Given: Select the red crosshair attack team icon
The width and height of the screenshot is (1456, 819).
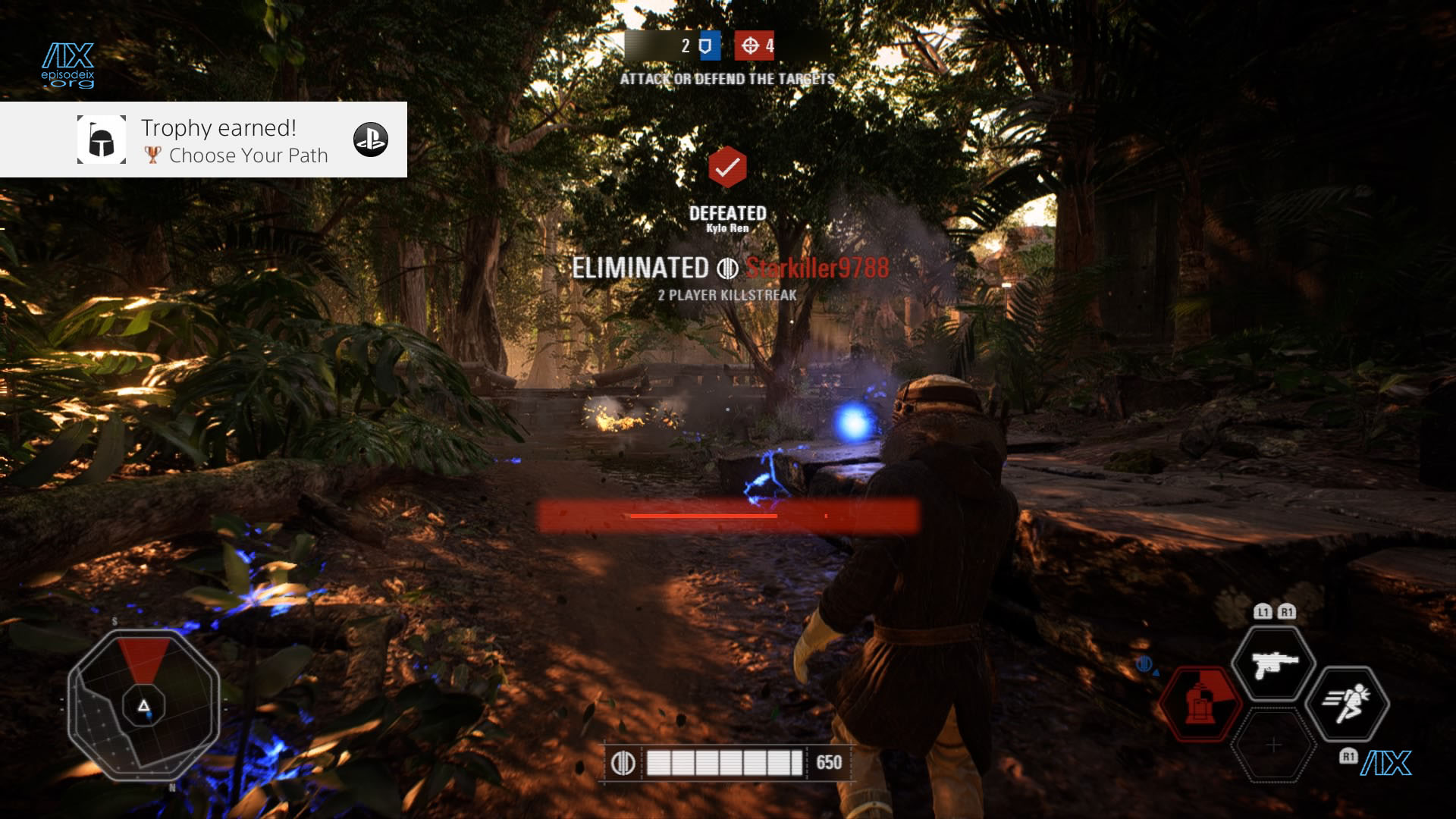Looking at the screenshot, I should 750,46.
